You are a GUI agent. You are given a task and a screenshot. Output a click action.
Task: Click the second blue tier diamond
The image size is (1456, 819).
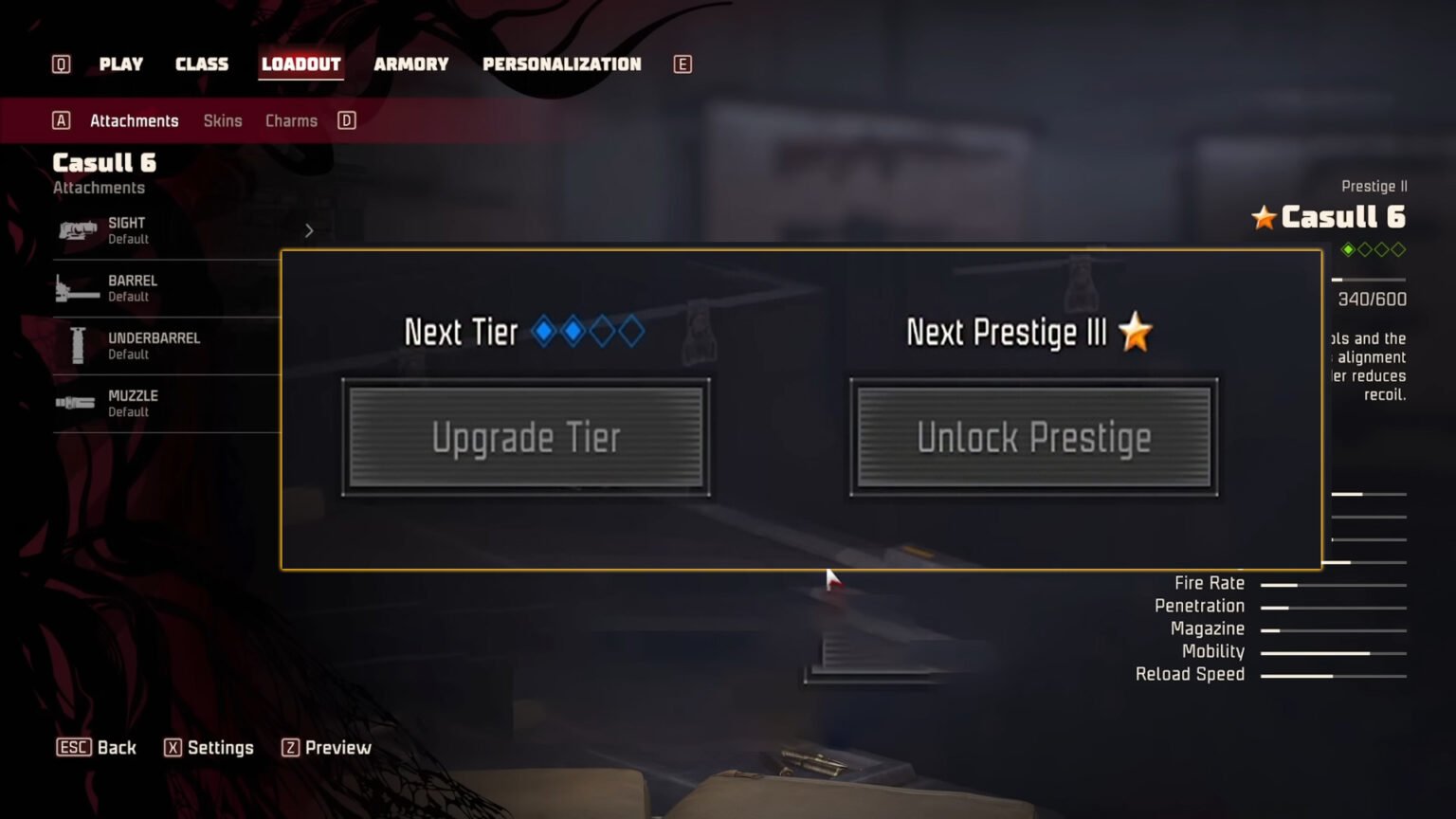click(573, 332)
